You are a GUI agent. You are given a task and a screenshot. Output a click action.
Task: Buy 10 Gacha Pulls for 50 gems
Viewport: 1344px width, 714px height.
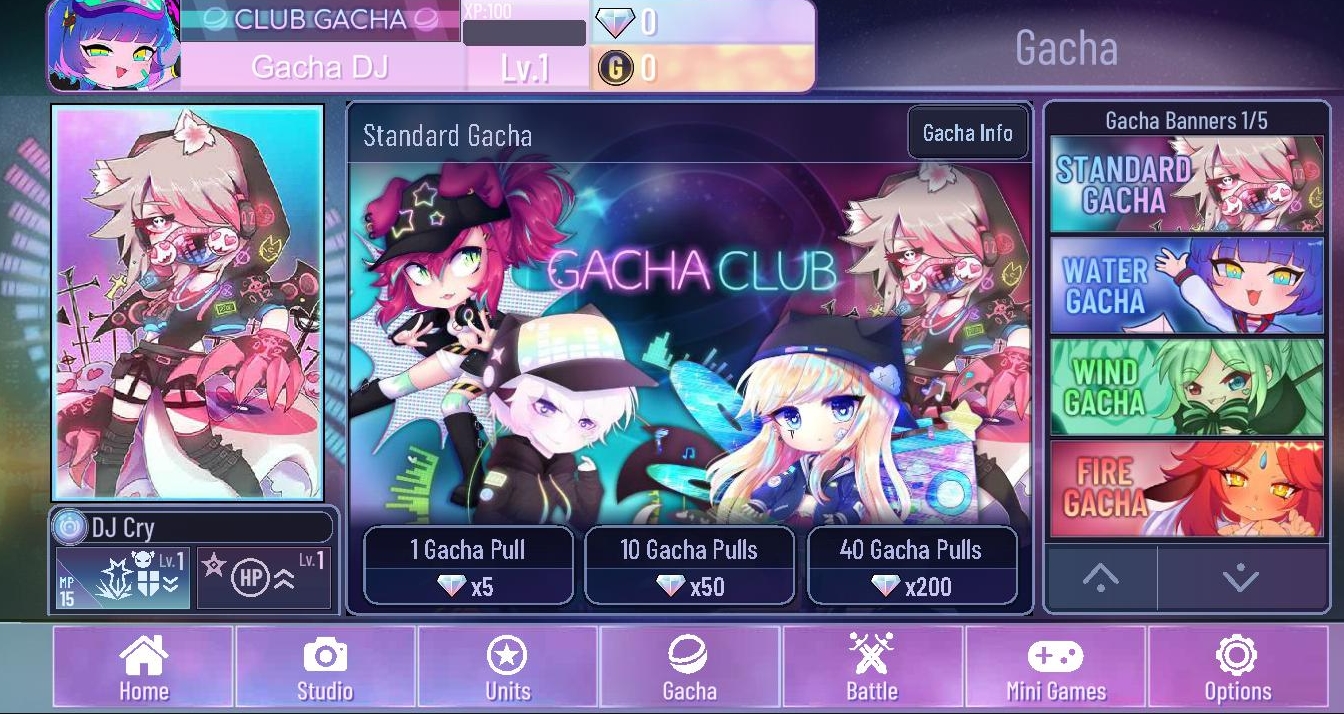689,566
